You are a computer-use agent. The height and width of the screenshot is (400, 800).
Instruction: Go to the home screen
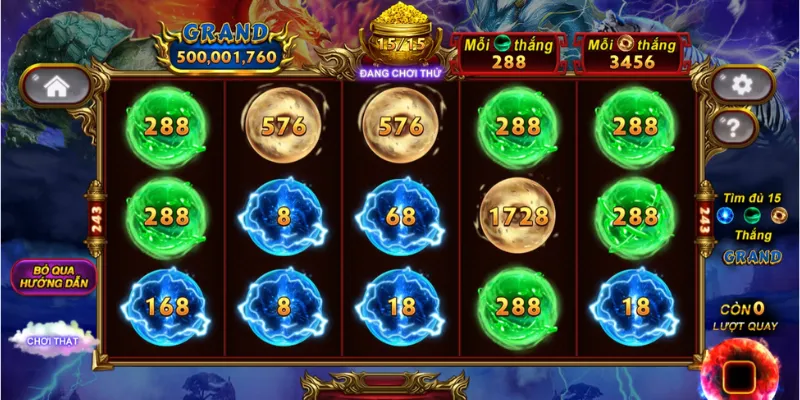[56, 87]
